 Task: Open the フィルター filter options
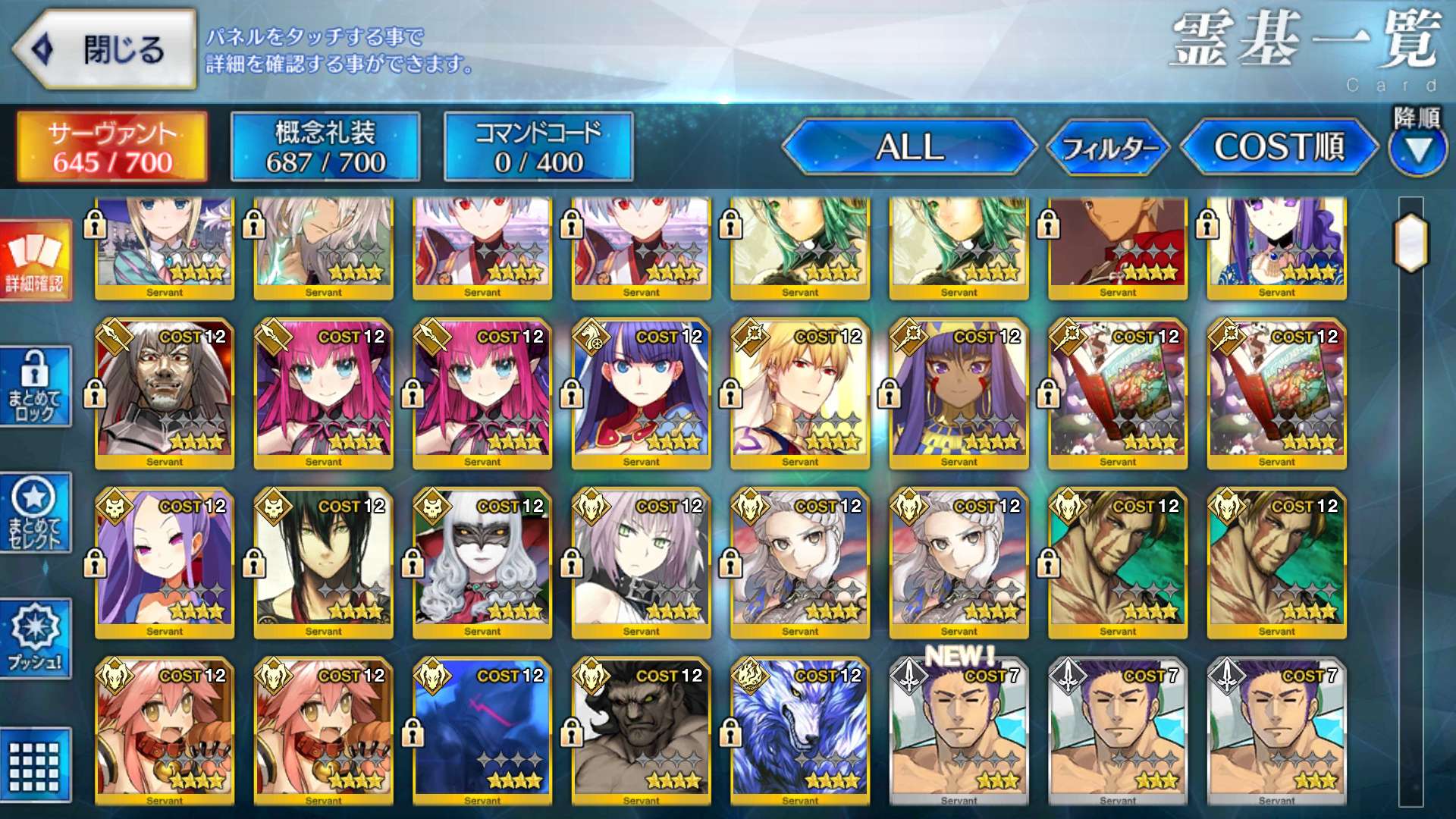pos(1109,147)
